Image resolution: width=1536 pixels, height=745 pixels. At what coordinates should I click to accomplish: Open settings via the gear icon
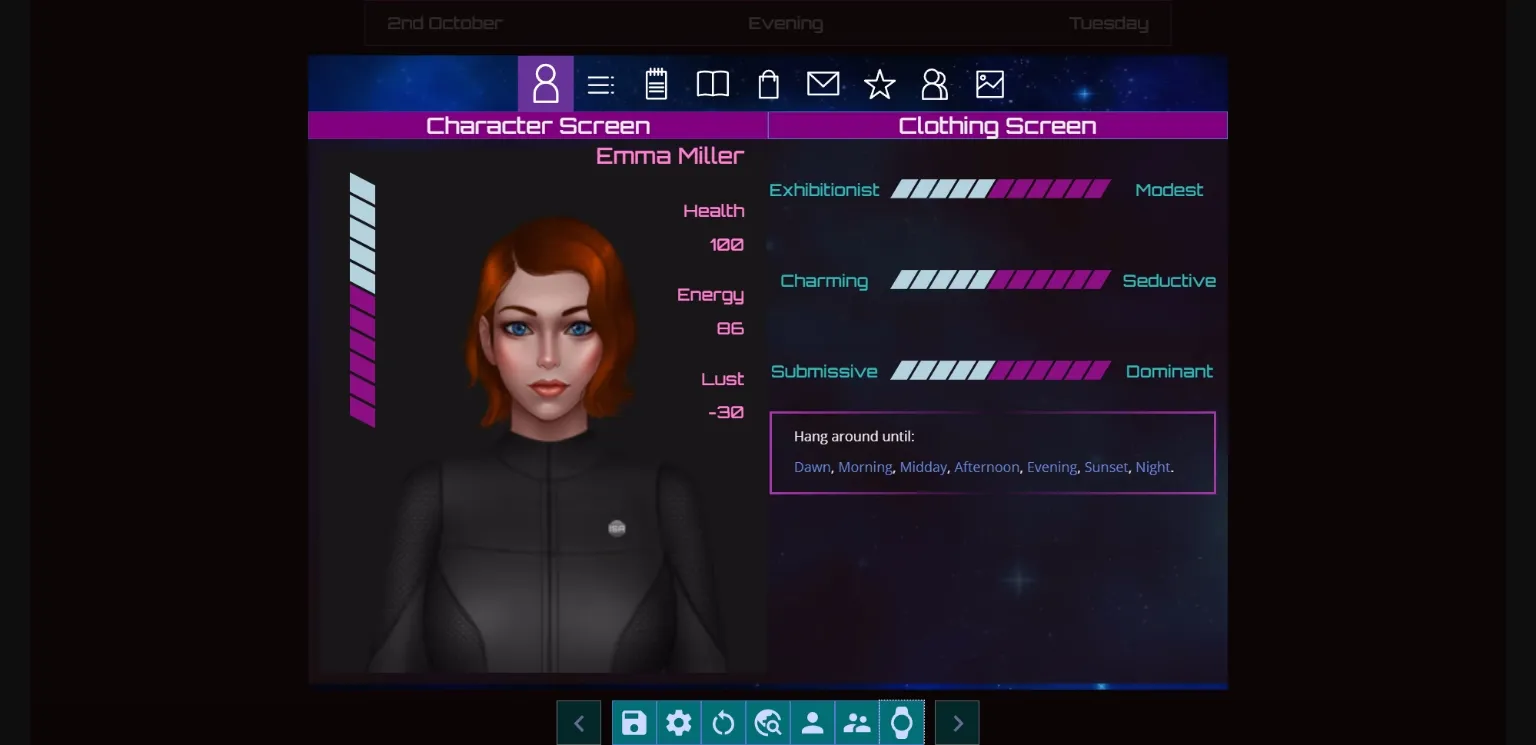click(x=679, y=722)
